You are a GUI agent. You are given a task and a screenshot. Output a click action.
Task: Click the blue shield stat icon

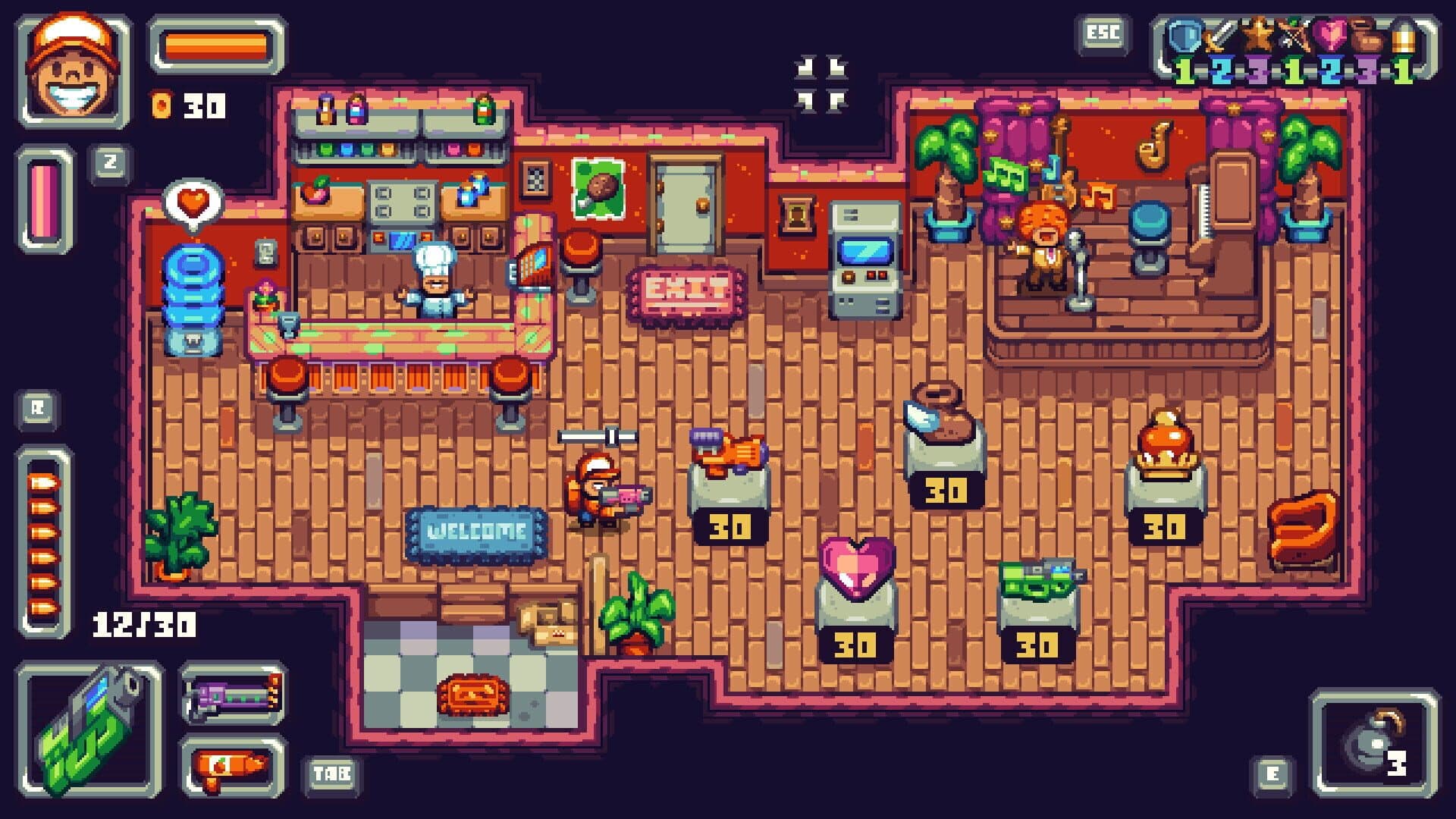pos(1183,34)
